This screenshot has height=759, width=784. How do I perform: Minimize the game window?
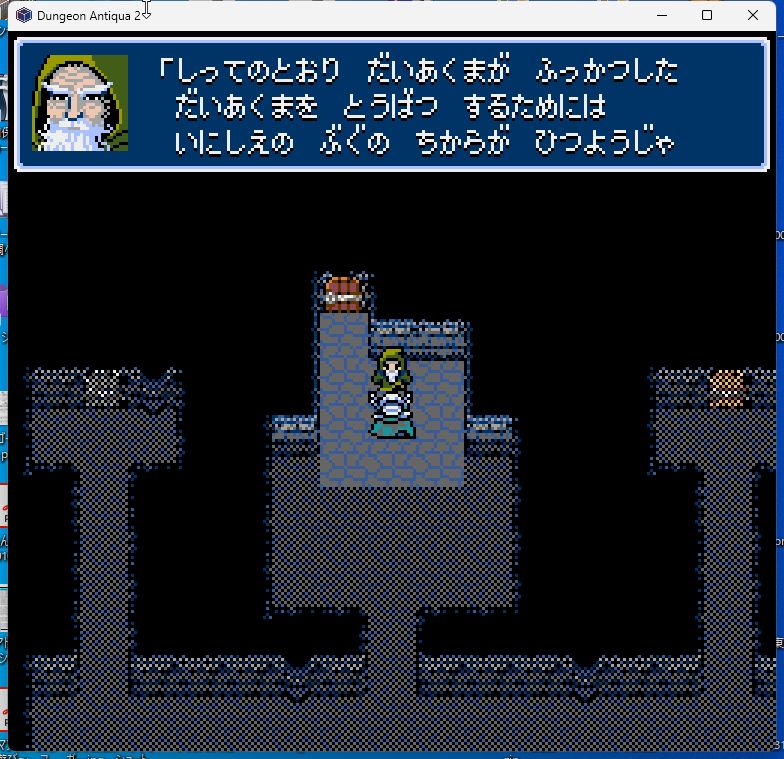(661, 15)
